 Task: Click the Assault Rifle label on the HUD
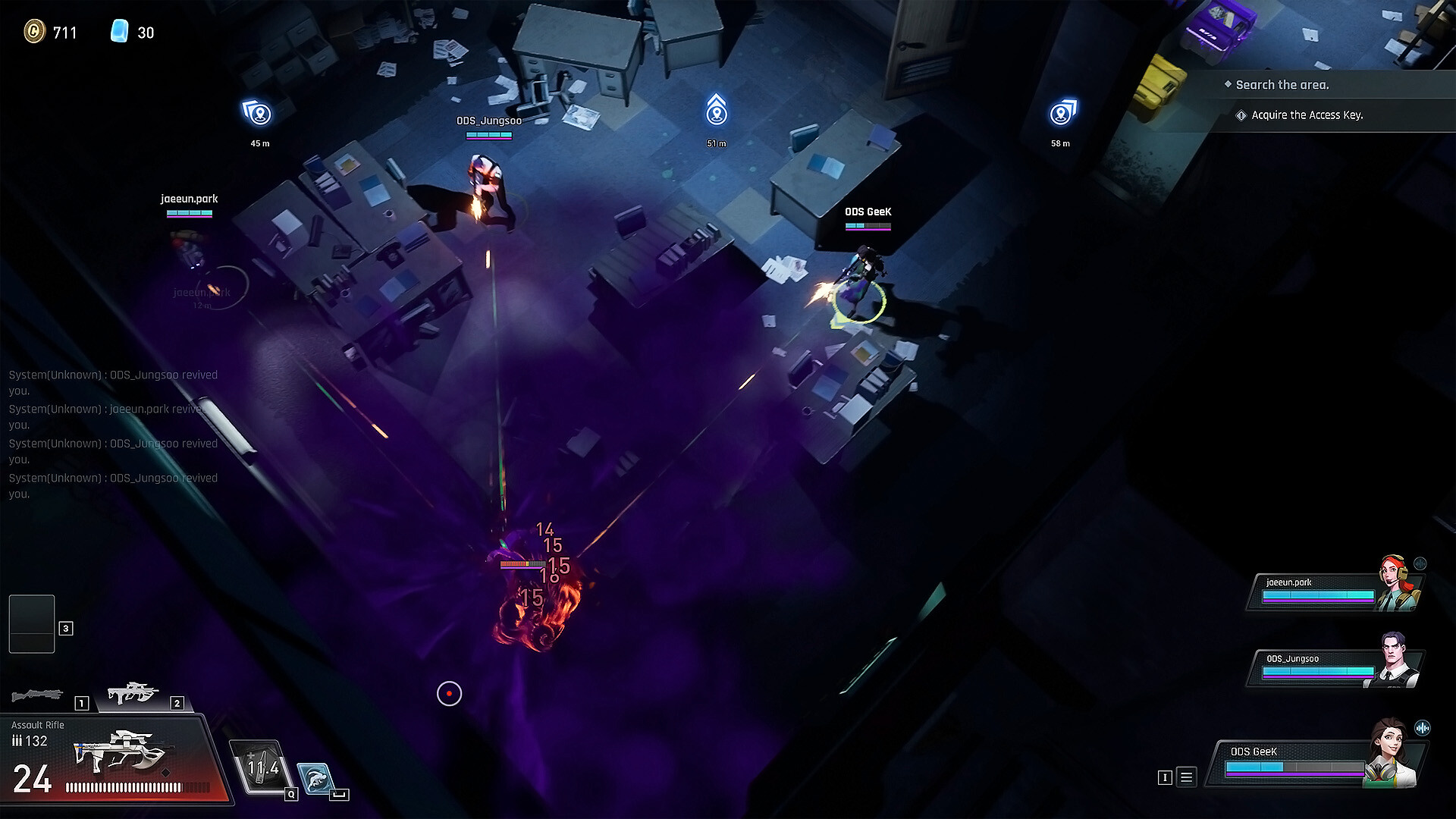coord(37,724)
